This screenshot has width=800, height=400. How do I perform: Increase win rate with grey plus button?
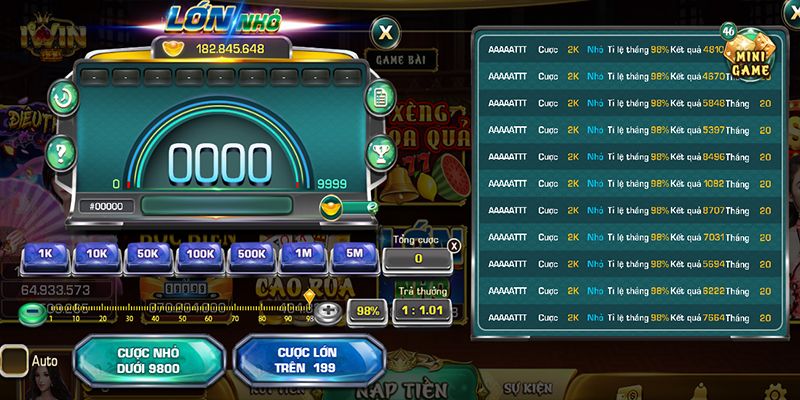(x=328, y=311)
